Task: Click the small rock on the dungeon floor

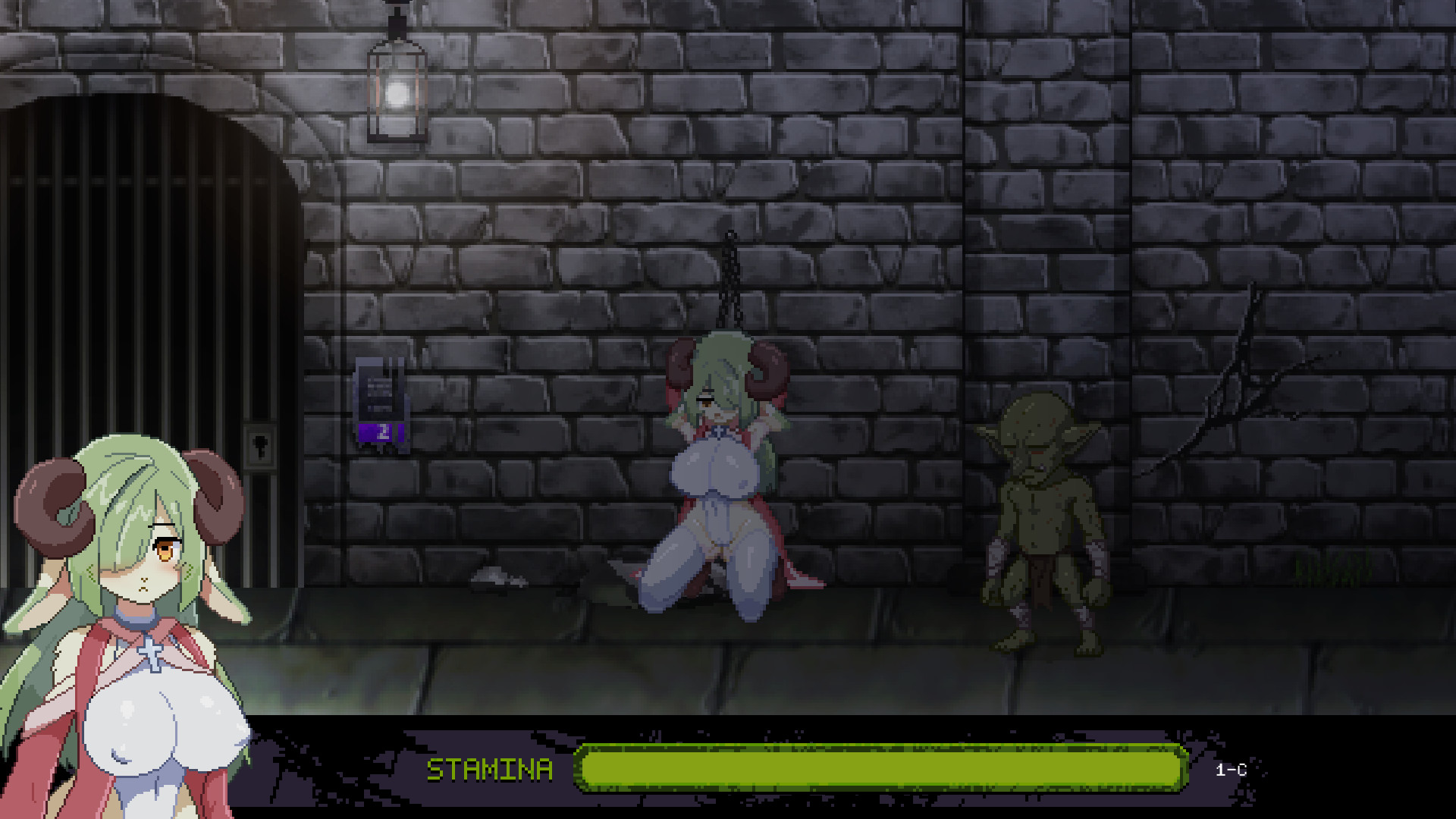Action: point(497,578)
